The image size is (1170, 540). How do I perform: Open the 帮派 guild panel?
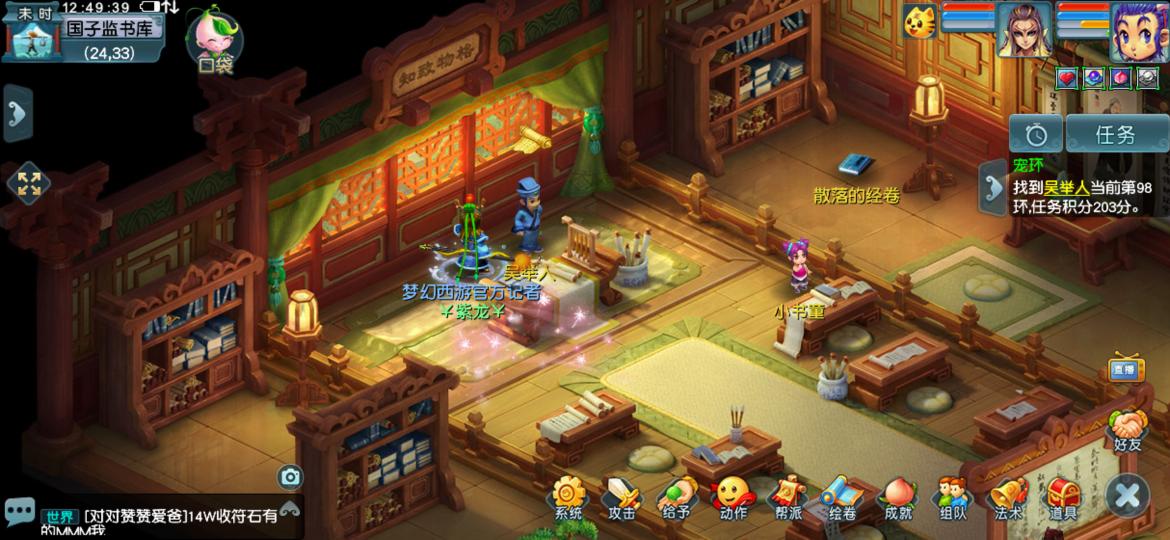(x=787, y=497)
